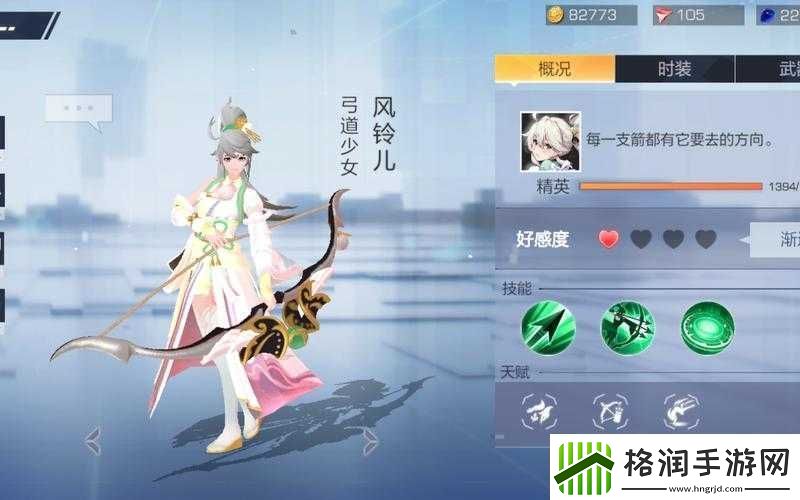View the bow and arrow talent icon
Viewport: 800px width, 500px height.
pyautogui.click(x=613, y=409)
